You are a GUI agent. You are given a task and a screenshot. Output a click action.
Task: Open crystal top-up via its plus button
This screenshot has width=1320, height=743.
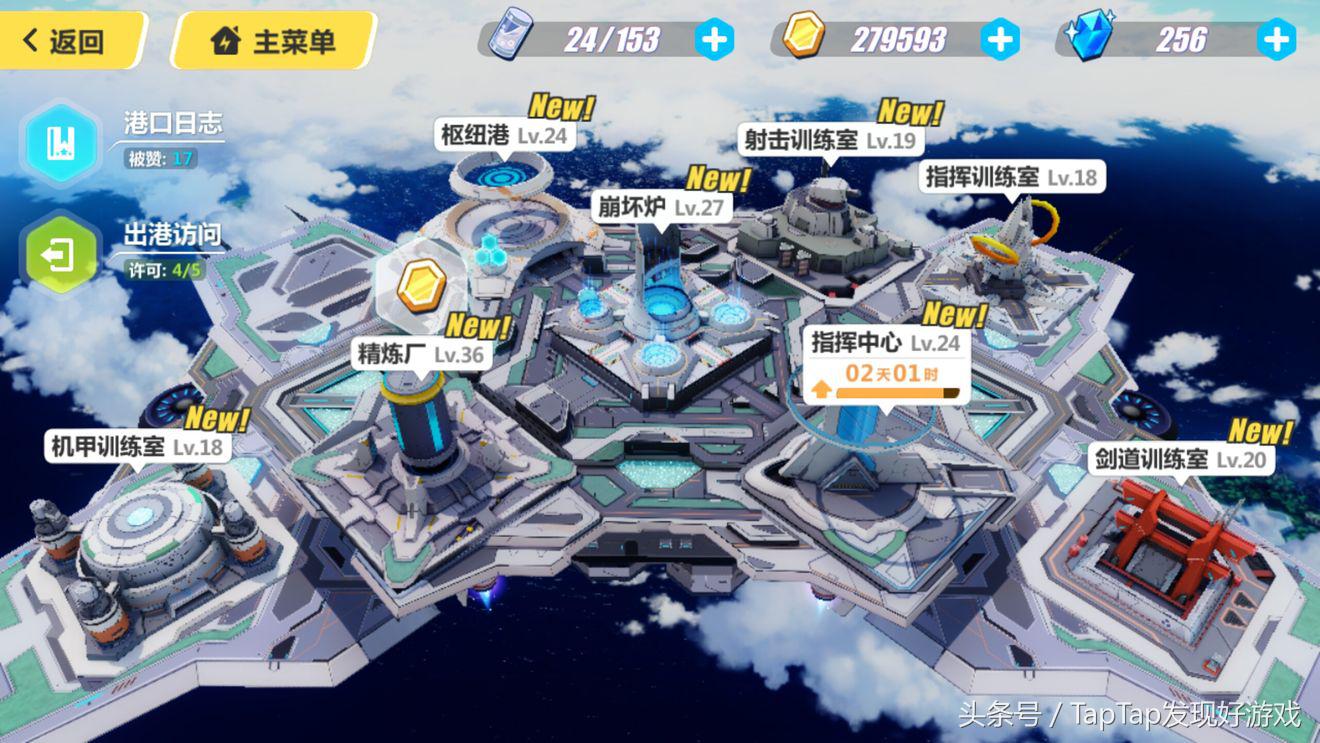1275,41
